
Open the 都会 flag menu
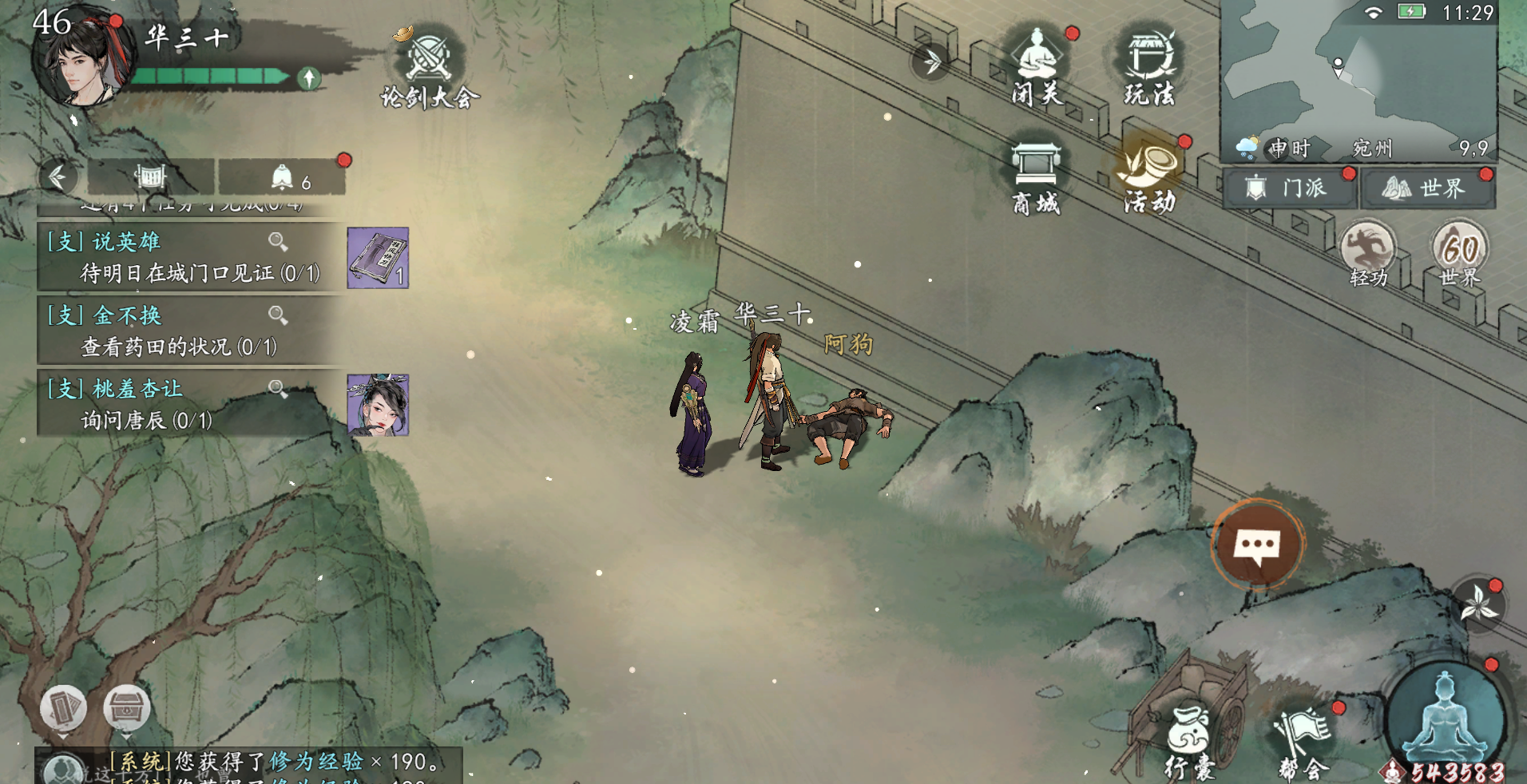[1303, 742]
